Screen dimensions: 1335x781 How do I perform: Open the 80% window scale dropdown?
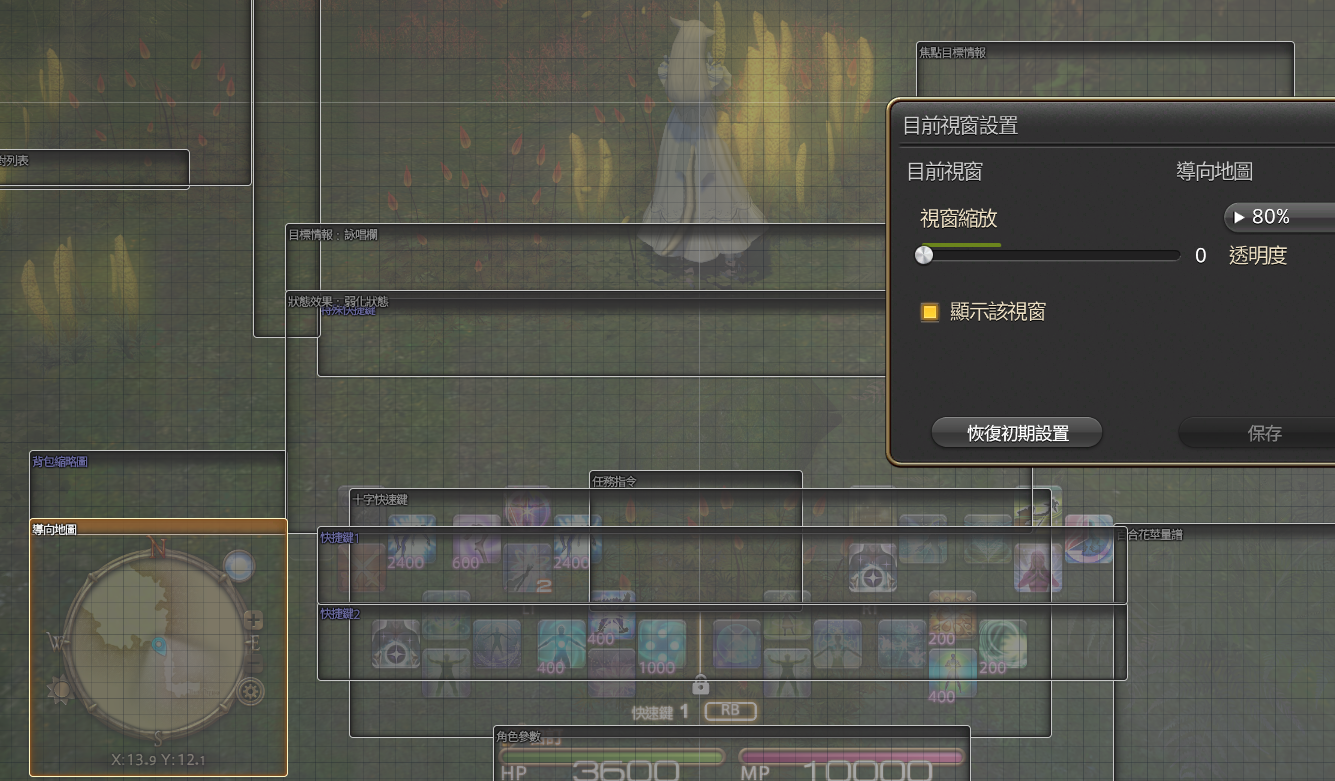point(1280,216)
